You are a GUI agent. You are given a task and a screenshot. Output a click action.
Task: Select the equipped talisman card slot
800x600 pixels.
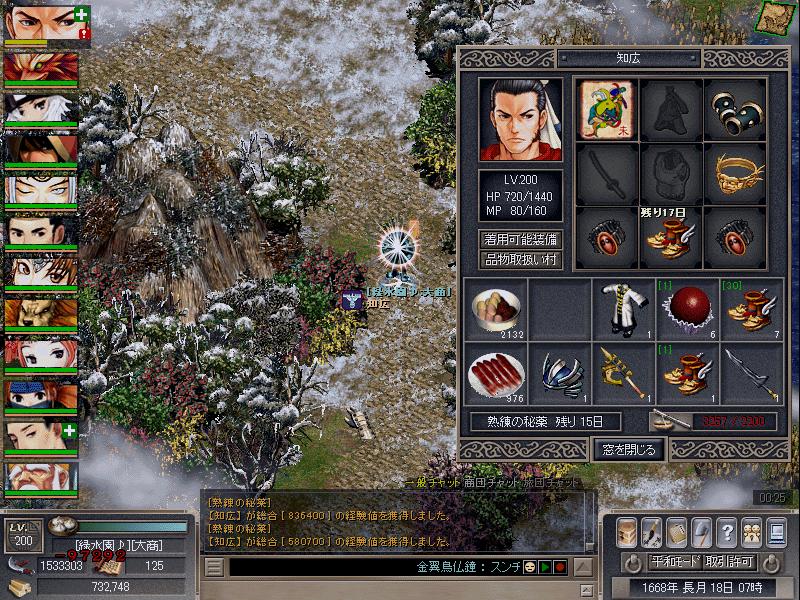pyautogui.click(x=608, y=108)
